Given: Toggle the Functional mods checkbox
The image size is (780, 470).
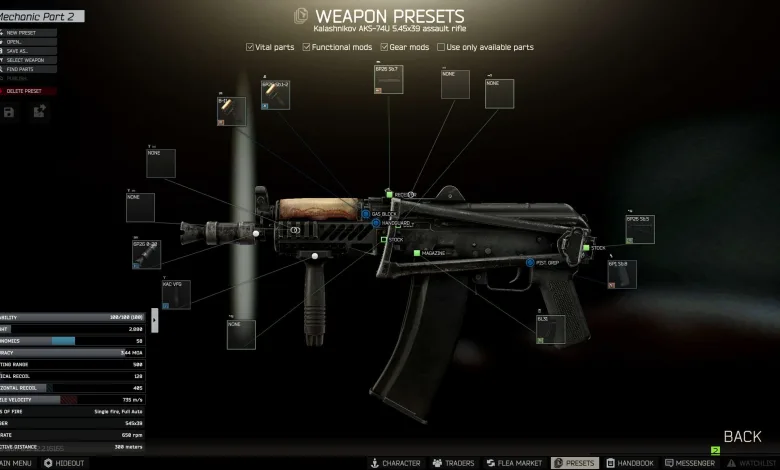Looking at the screenshot, I should point(307,47).
